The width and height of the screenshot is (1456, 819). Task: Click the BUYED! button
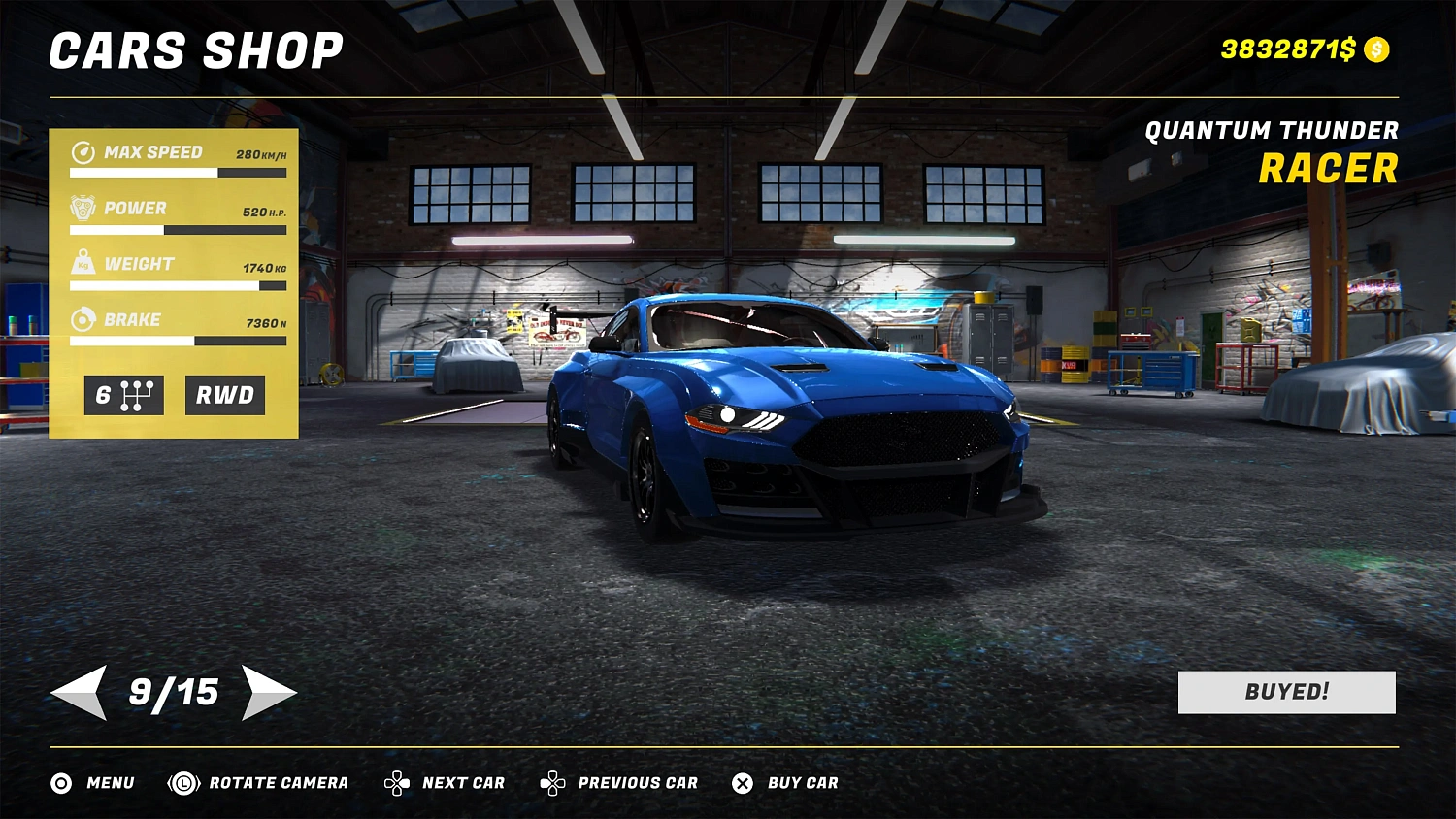click(x=1285, y=692)
